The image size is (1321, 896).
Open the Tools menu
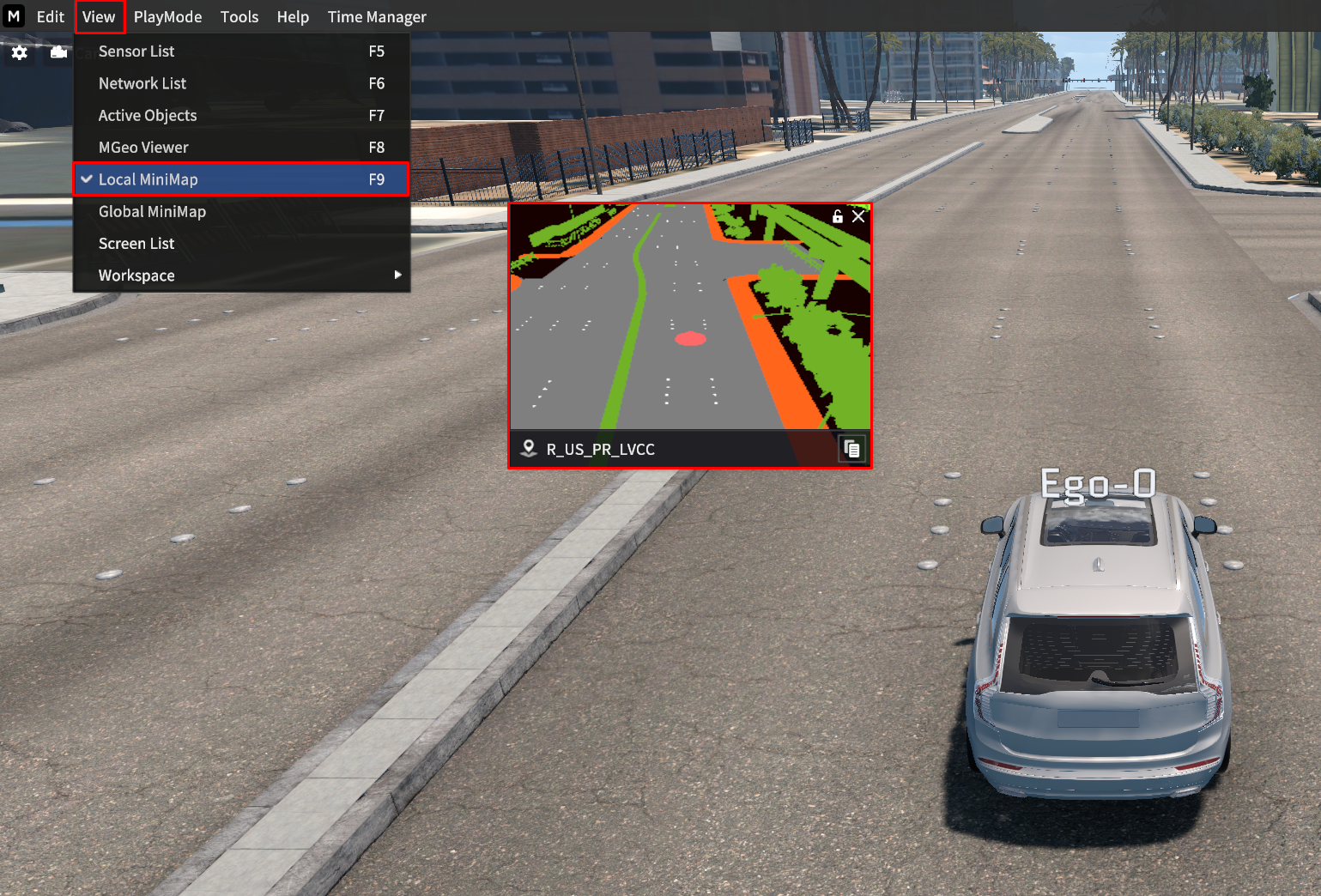tap(239, 17)
